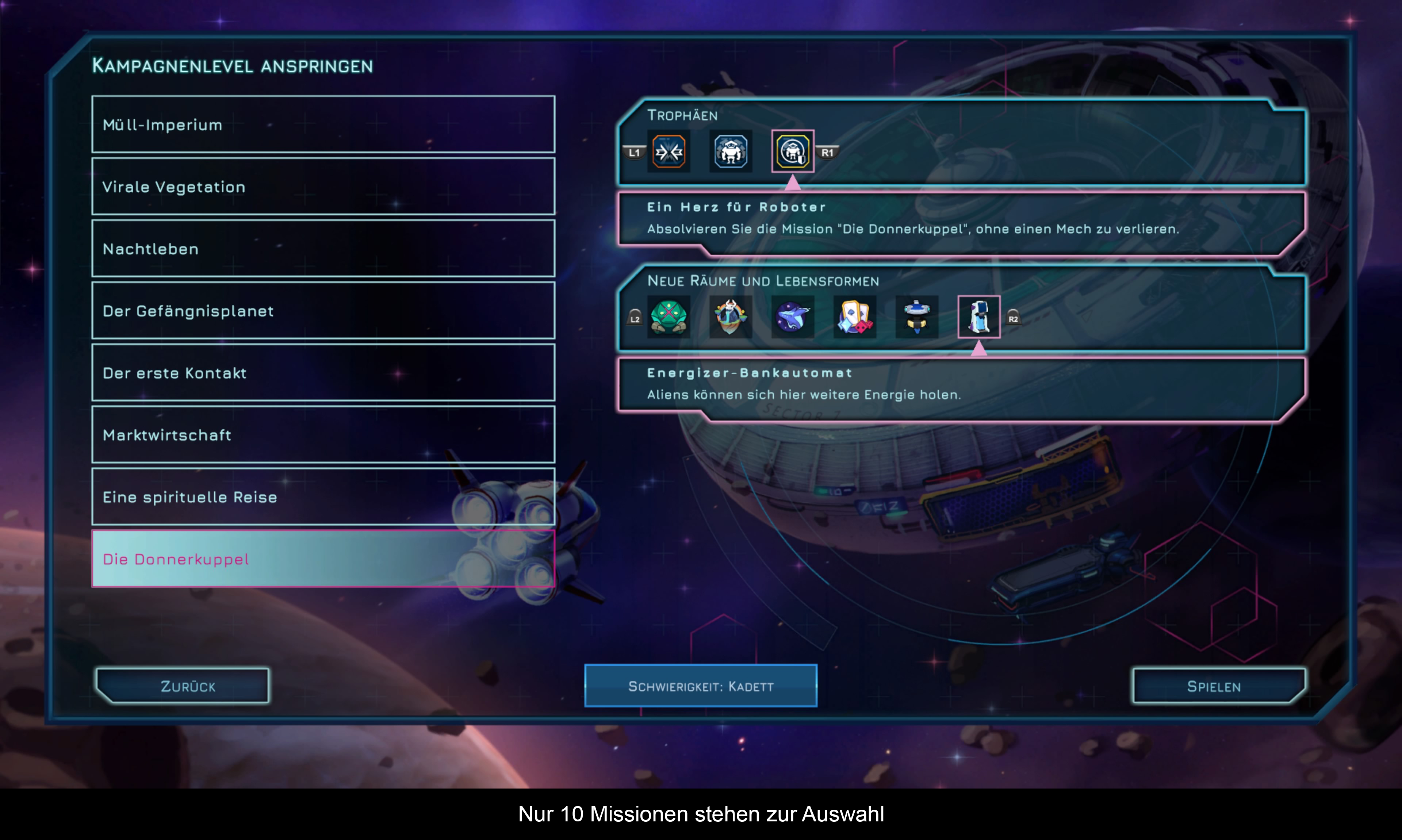Pick the Der Gefängnisplanet mission
Image resolution: width=1402 pixels, height=840 pixels.
(323, 310)
